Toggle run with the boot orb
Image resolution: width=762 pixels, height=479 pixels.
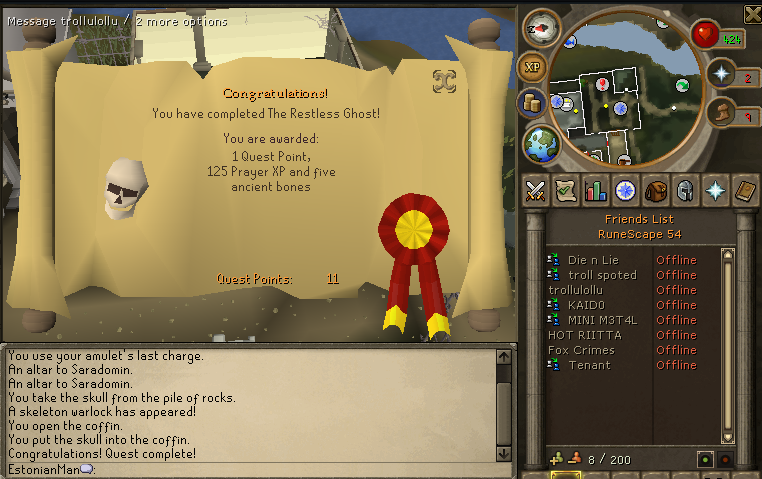click(721, 113)
